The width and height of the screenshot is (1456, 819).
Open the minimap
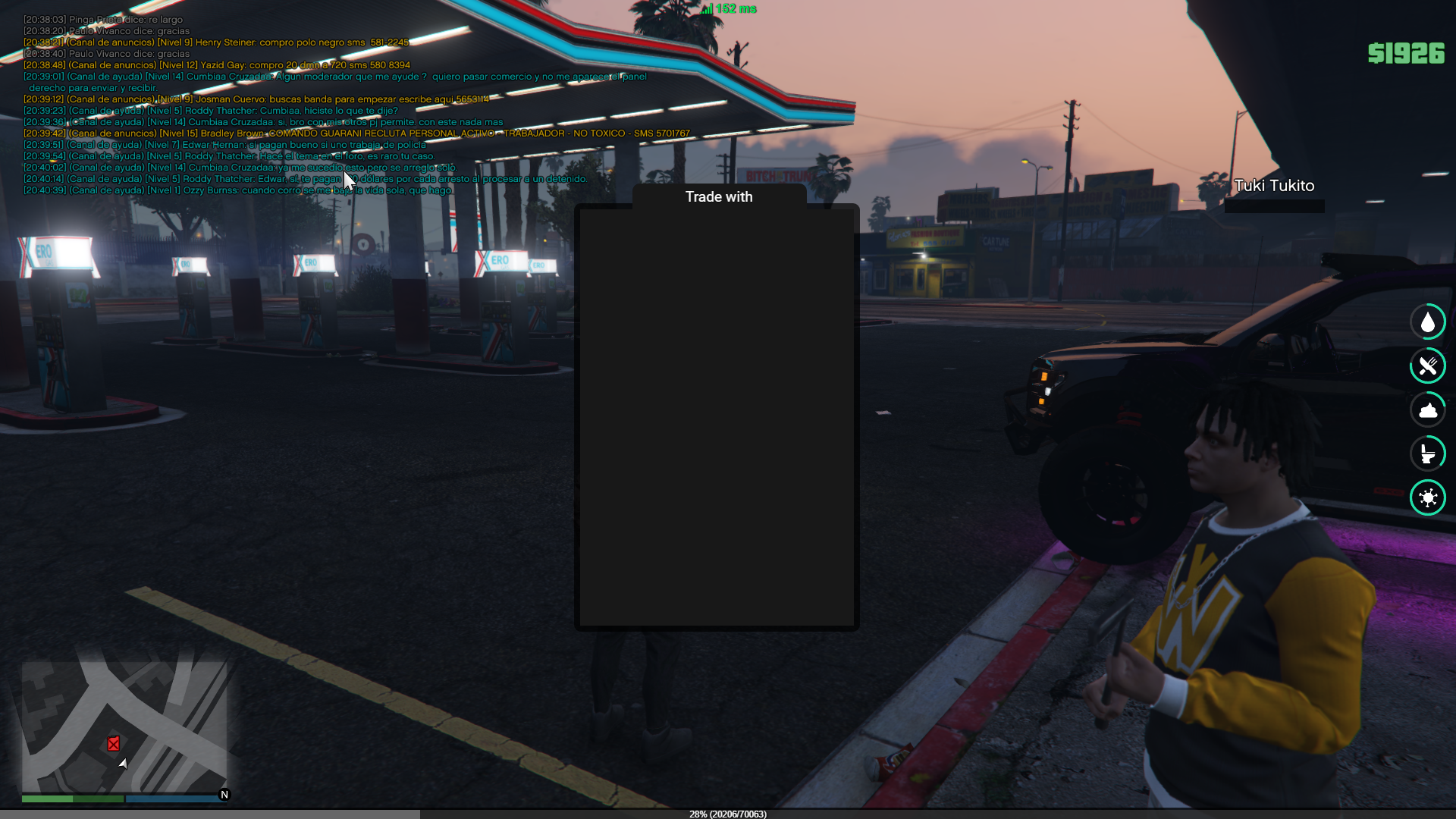pyautogui.click(x=124, y=726)
